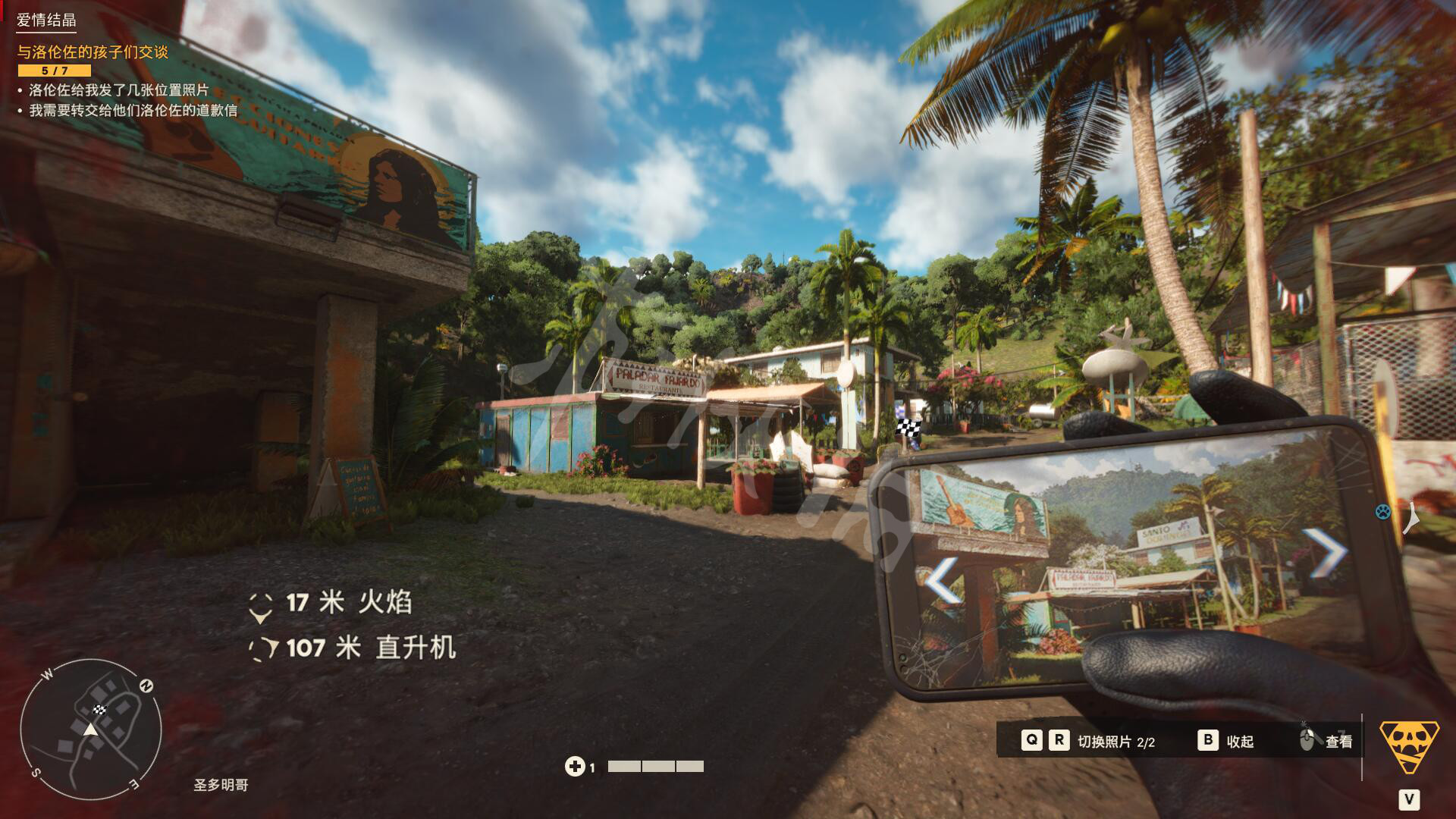Click the medkit healing icon
The height and width of the screenshot is (819, 1456).
[x=574, y=767]
